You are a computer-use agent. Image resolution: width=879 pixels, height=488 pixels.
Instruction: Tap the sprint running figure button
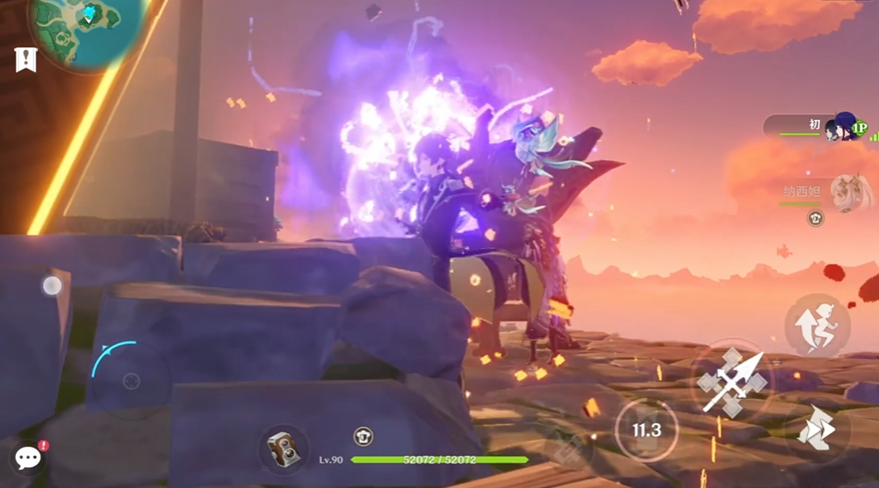(x=818, y=326)
